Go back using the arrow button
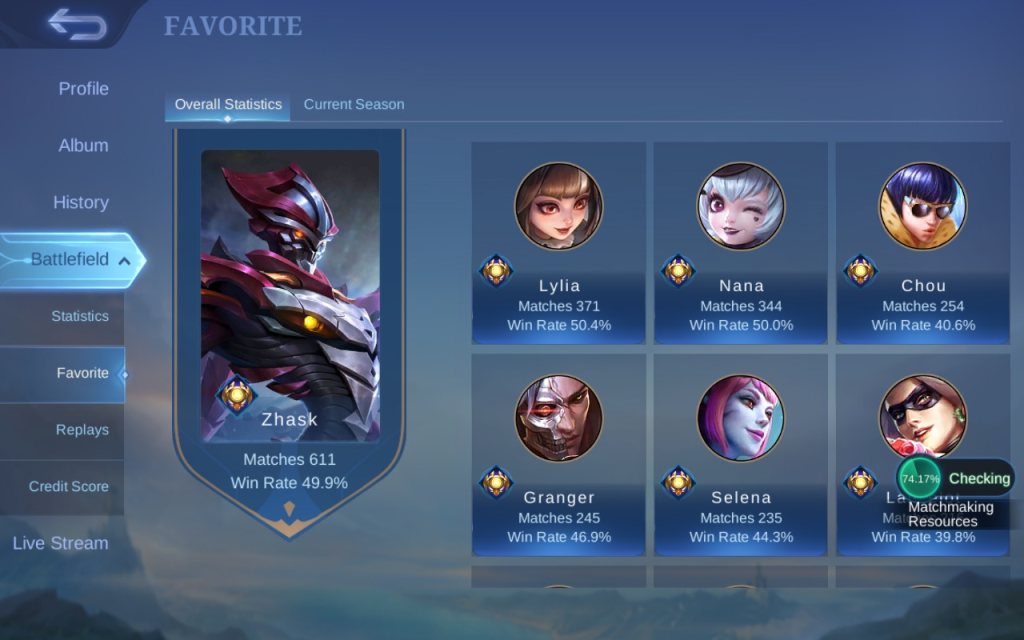 click(x=76, y=24)
